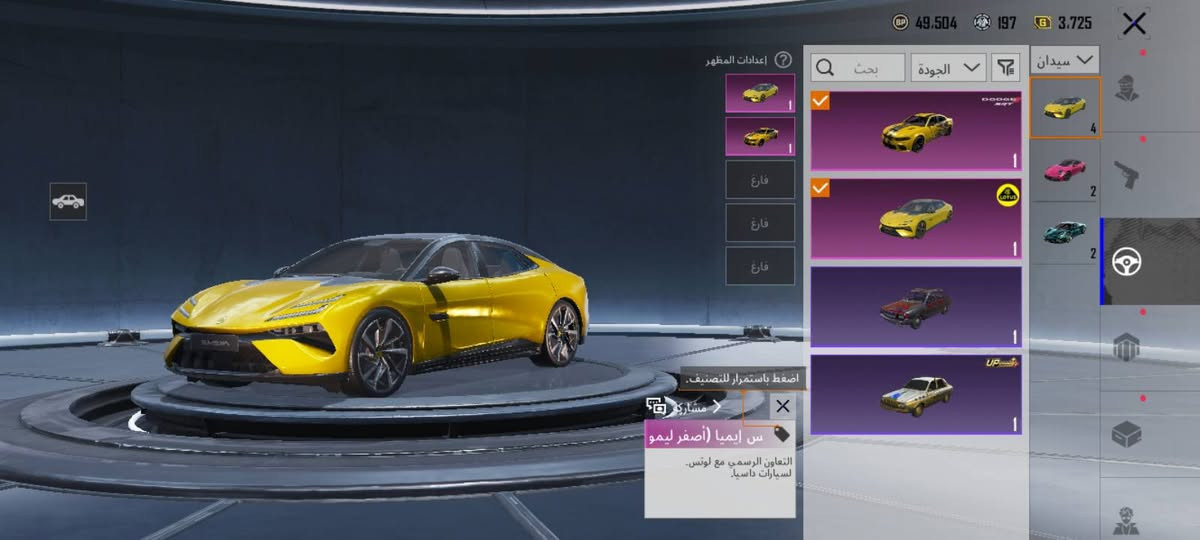This screenshot has height=540, width=1200.
Task: Open the Sedan vehicle type dropdown
Action: pos(1065,61)
